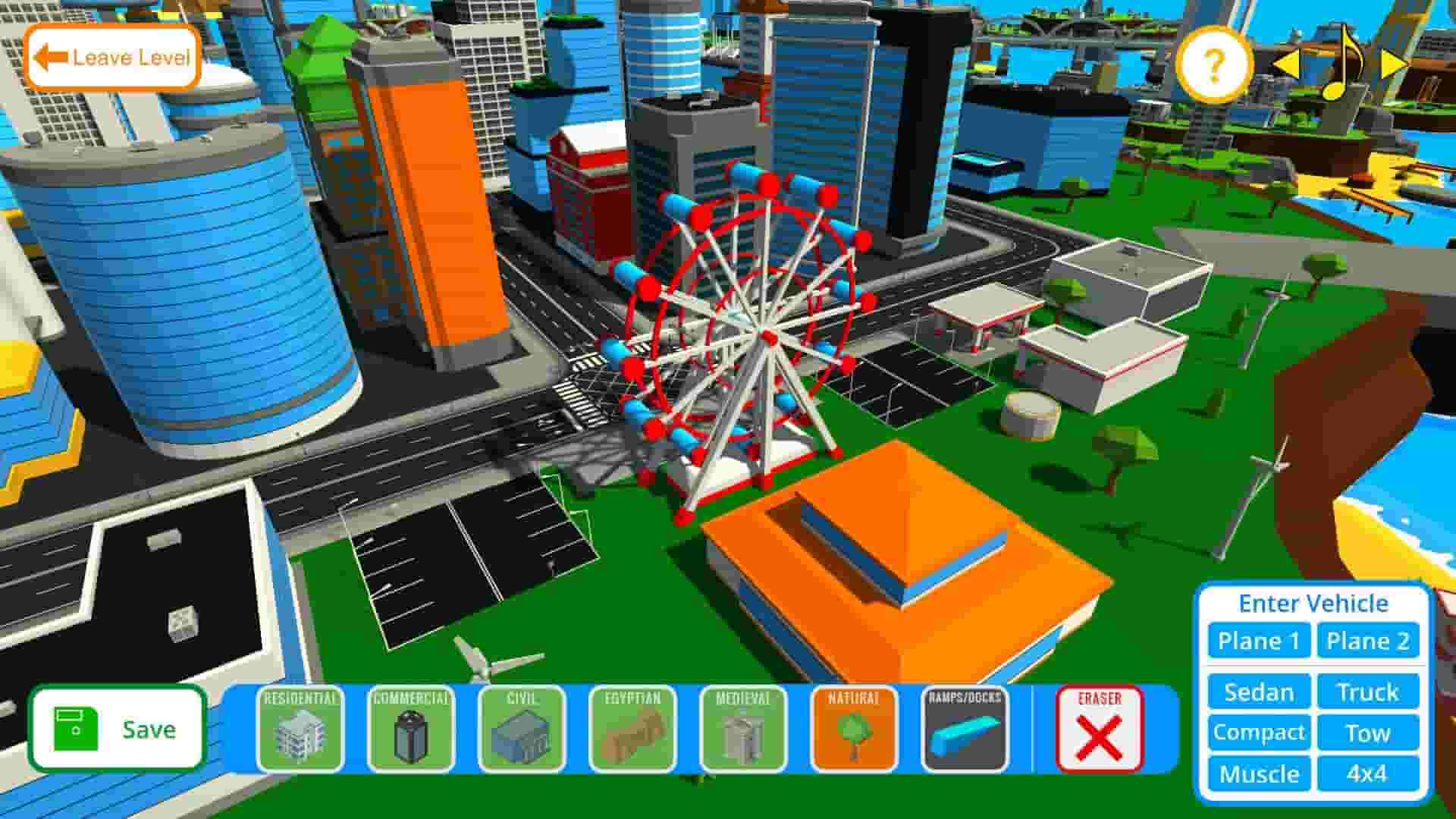Select the Compact car option
This screenshot has height=819, width=1456.
pyautogui.click(x=1258, y=733)
